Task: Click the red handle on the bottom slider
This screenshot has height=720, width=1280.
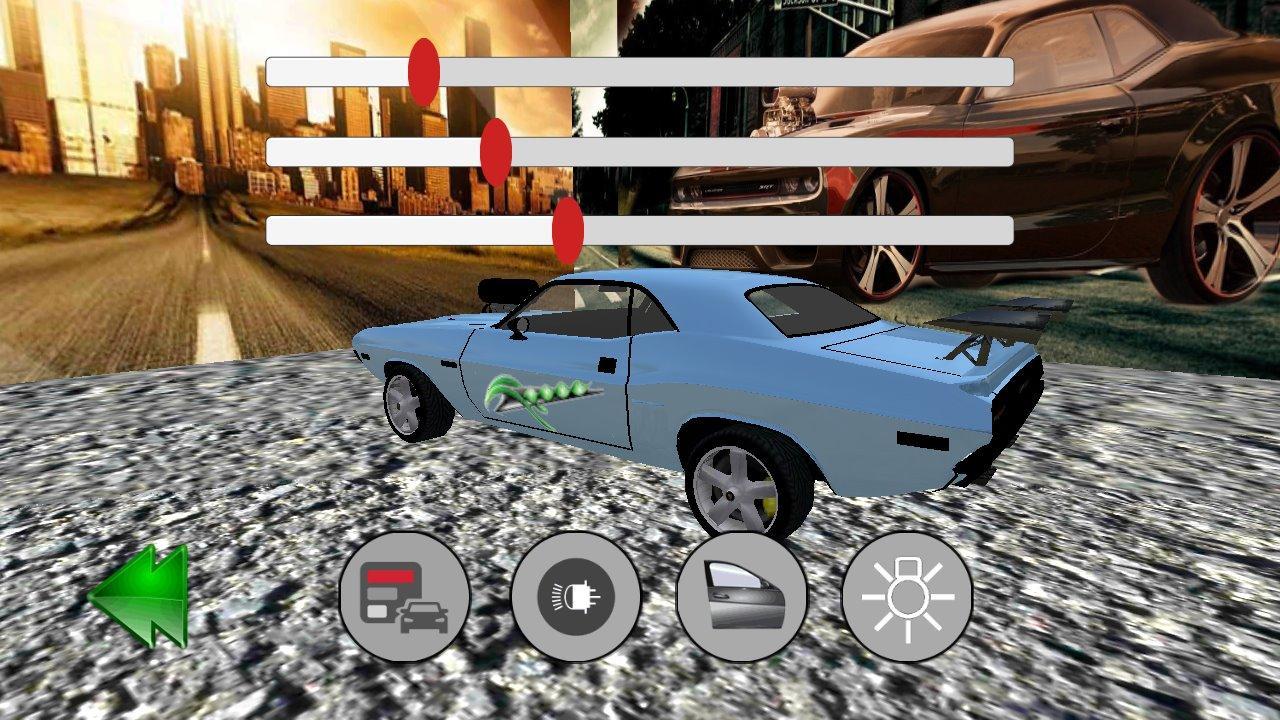Action: (567, 230)
